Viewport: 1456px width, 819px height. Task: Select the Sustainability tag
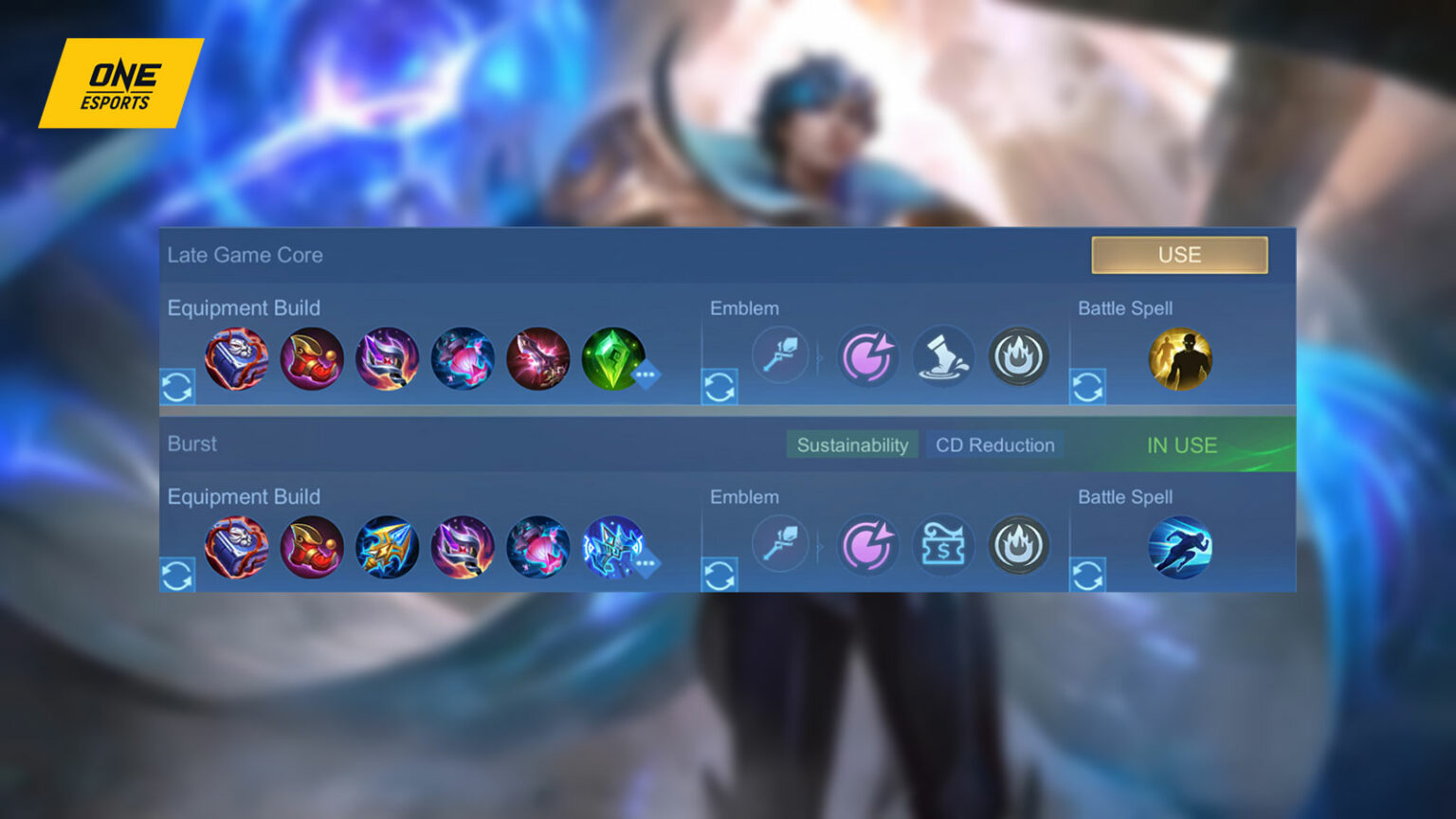852,445
